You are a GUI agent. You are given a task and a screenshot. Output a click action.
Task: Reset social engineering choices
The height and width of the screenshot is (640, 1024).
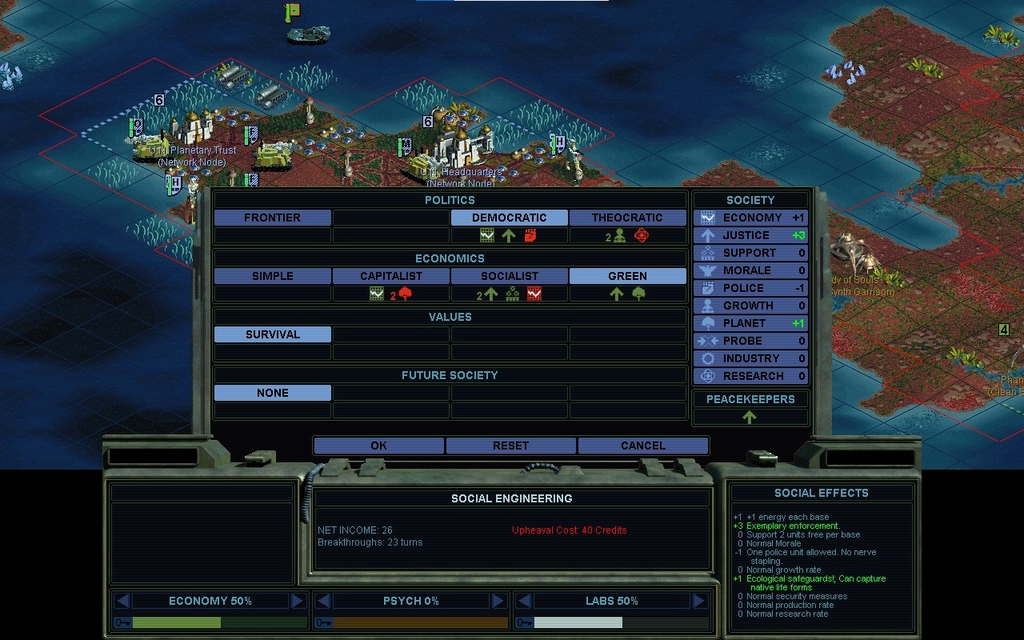click(510, 446)
